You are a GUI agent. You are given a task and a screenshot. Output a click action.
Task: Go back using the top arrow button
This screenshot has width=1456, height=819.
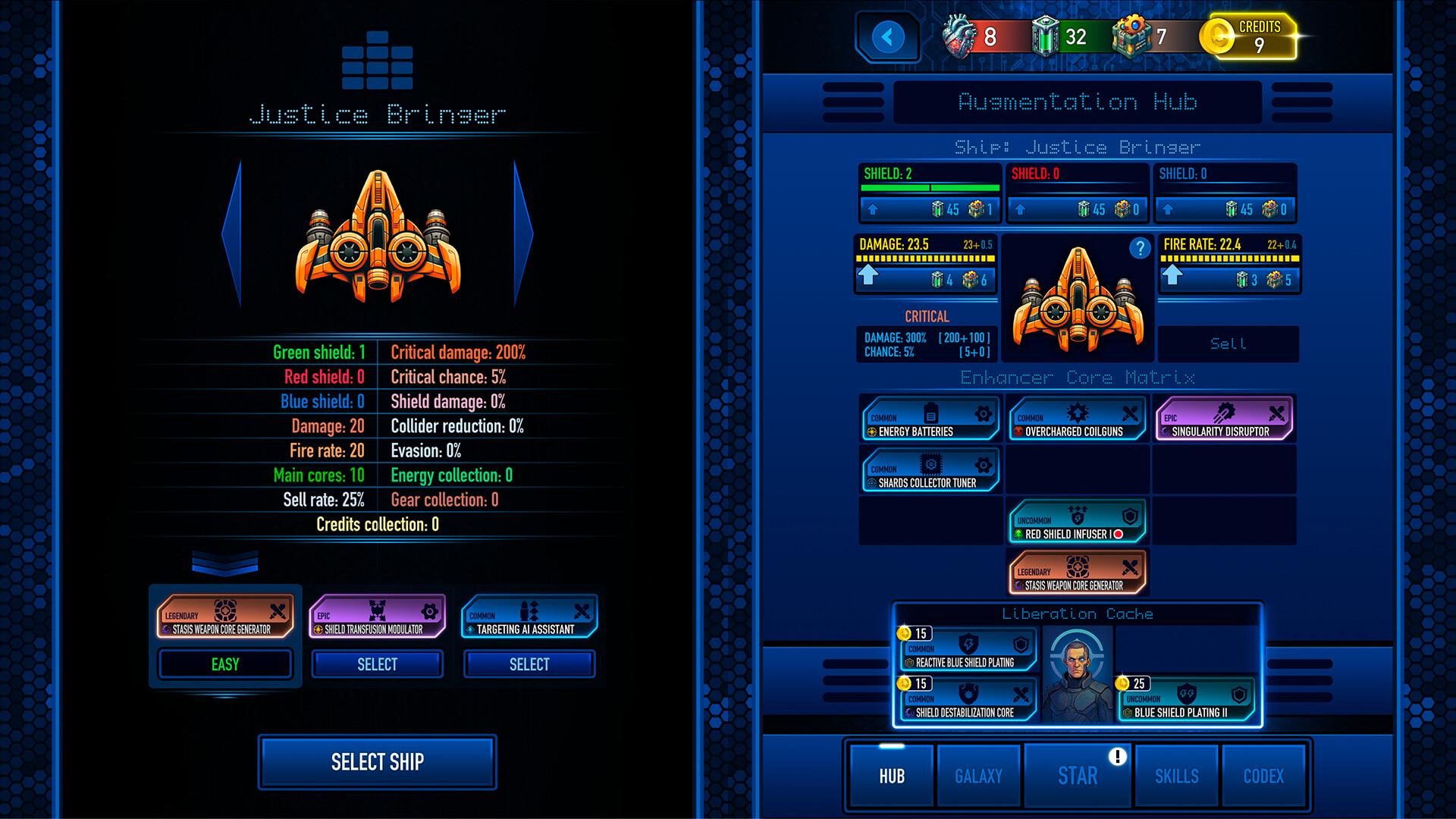coord(888,36)
